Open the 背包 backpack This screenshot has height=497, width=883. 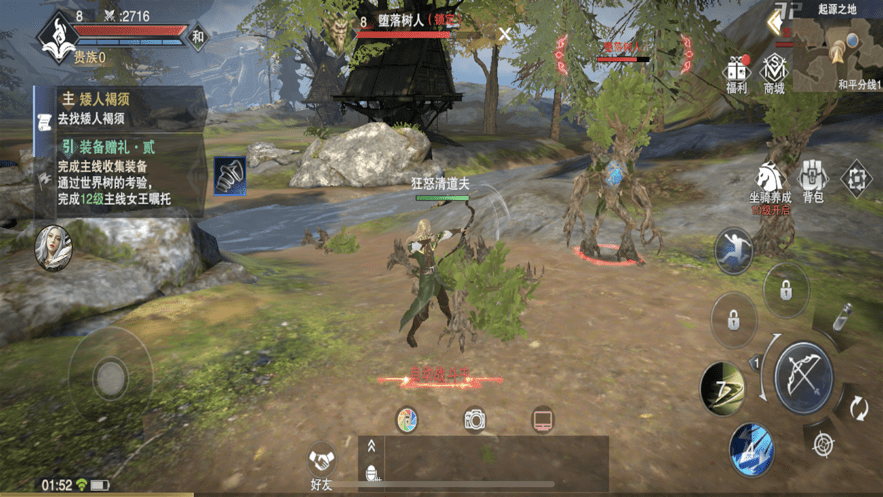813,181
